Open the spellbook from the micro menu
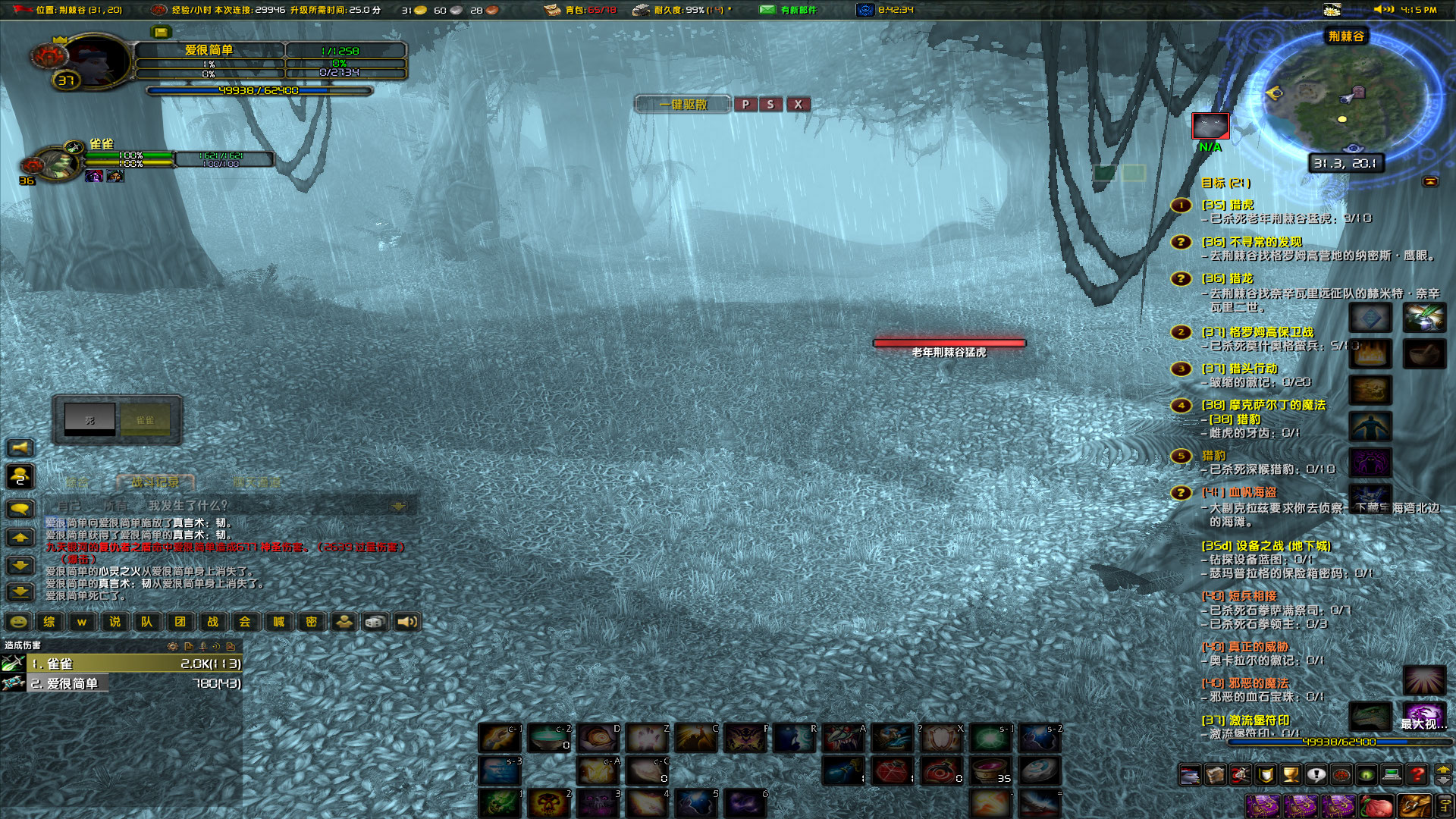 click(x=1214, y=775)
